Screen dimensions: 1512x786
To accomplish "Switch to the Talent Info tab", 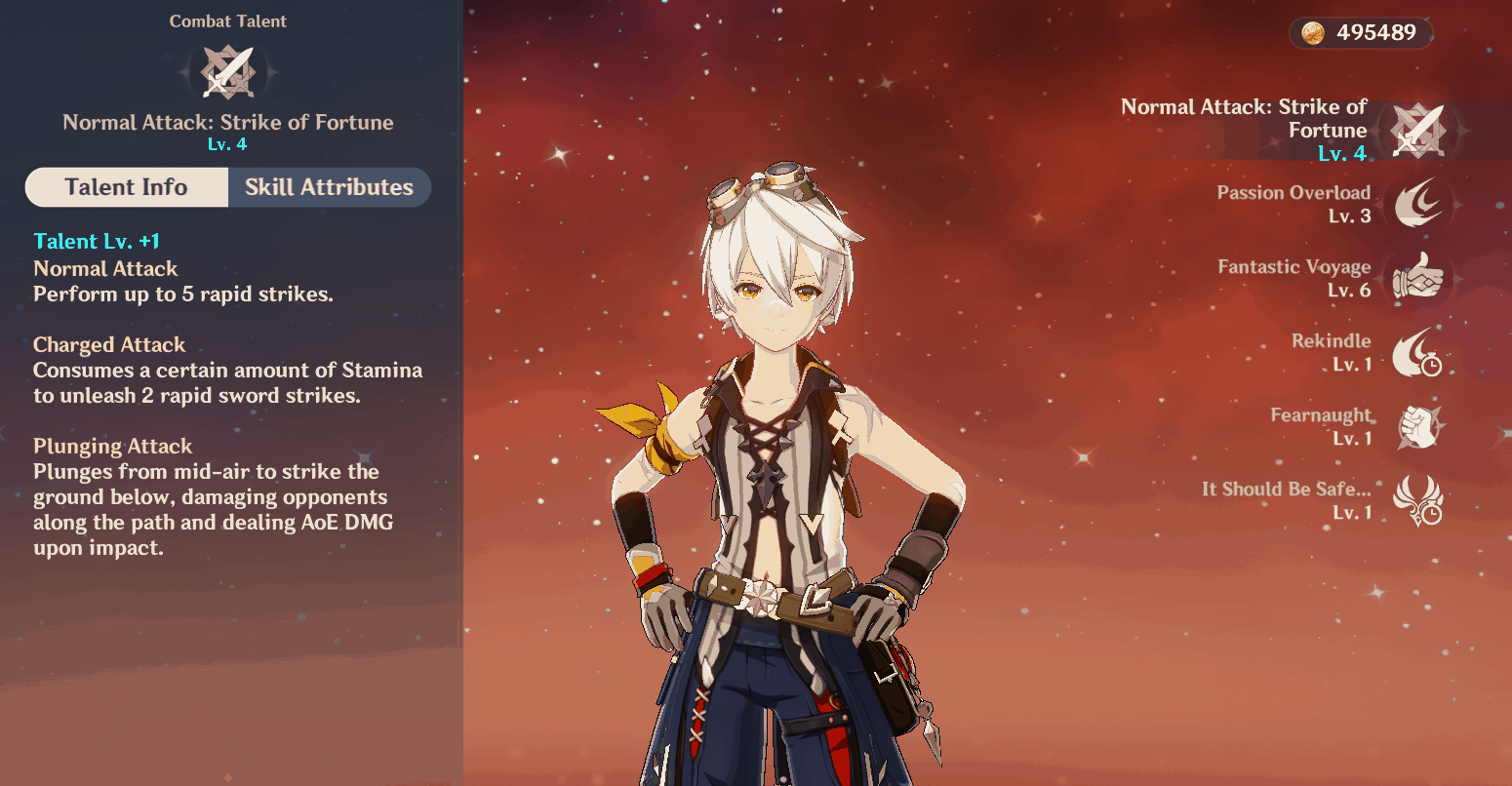I will pyautogui.click(x=127, y=187).
